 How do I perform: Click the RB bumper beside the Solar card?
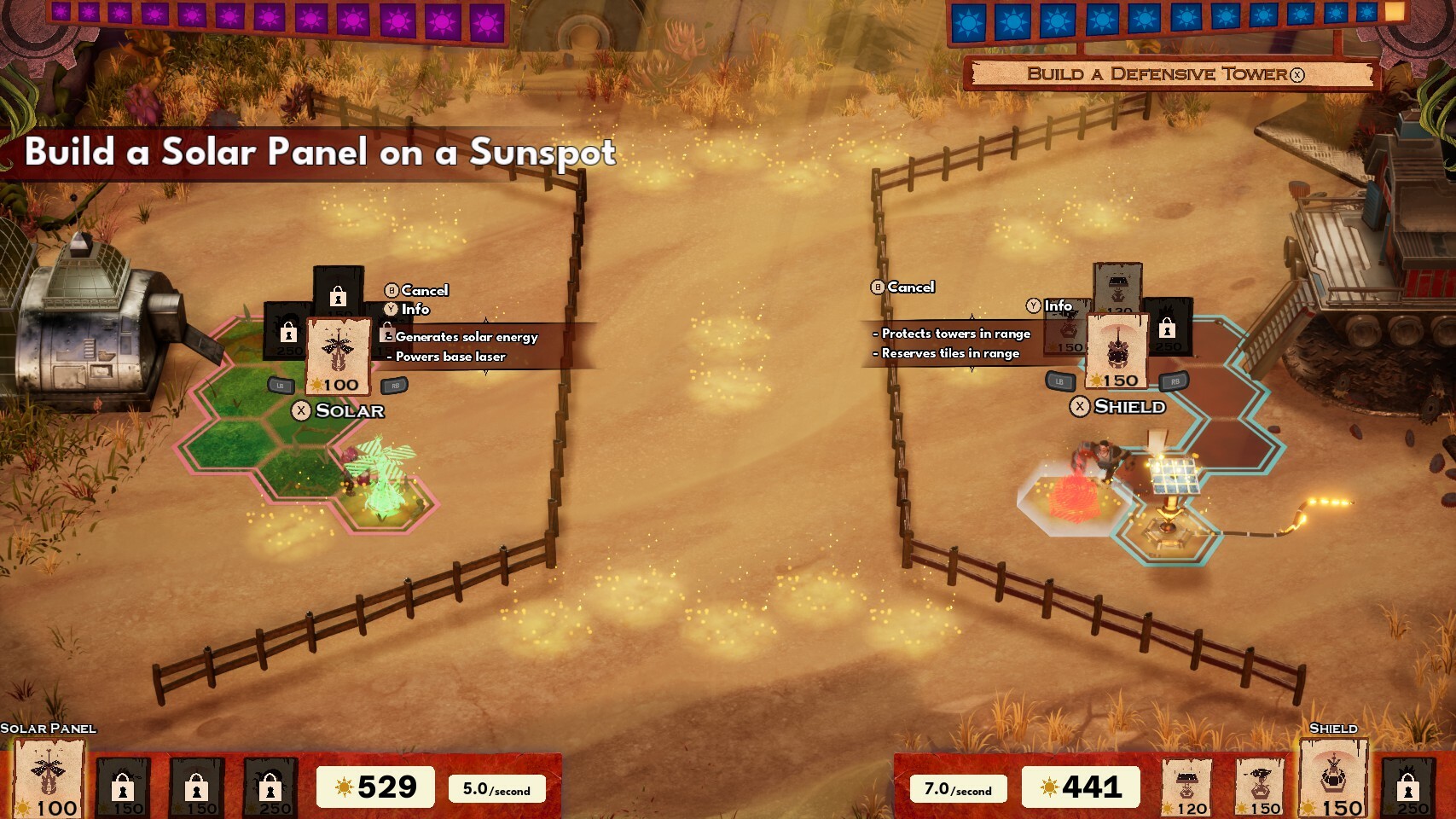394,384
